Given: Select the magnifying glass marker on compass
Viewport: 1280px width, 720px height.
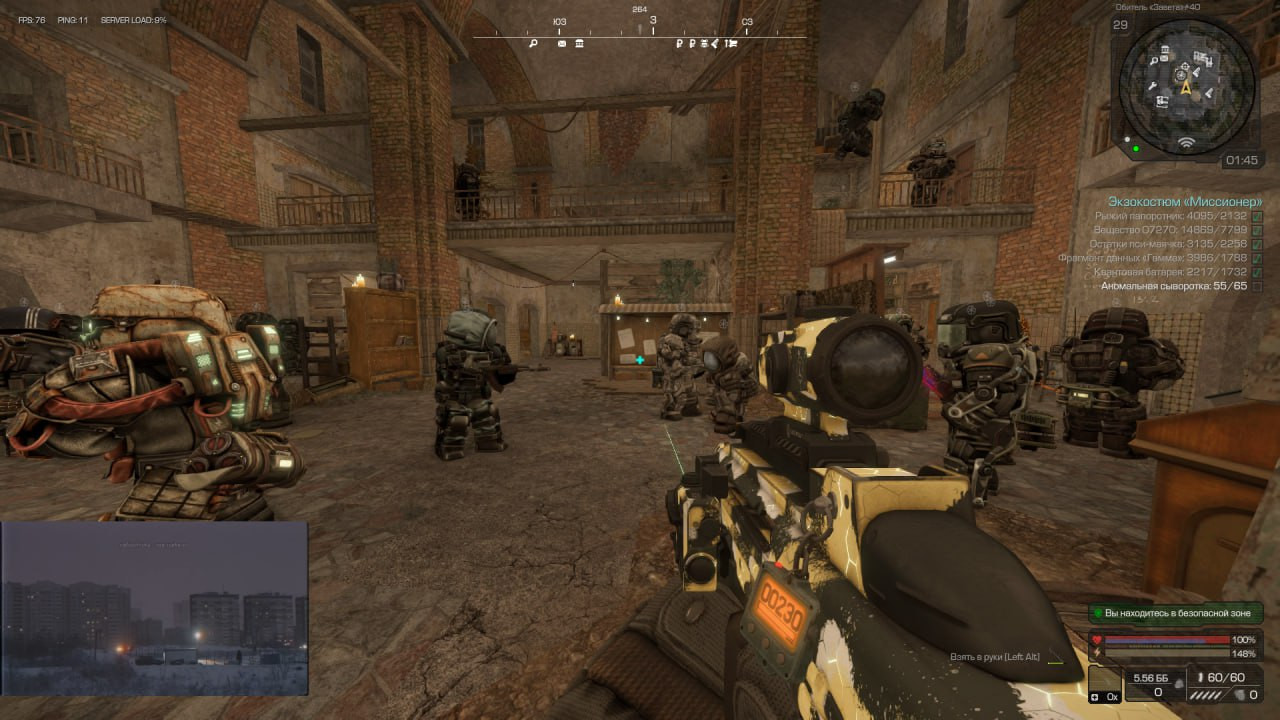Looking at the screenshot, I should pos(534,44).
